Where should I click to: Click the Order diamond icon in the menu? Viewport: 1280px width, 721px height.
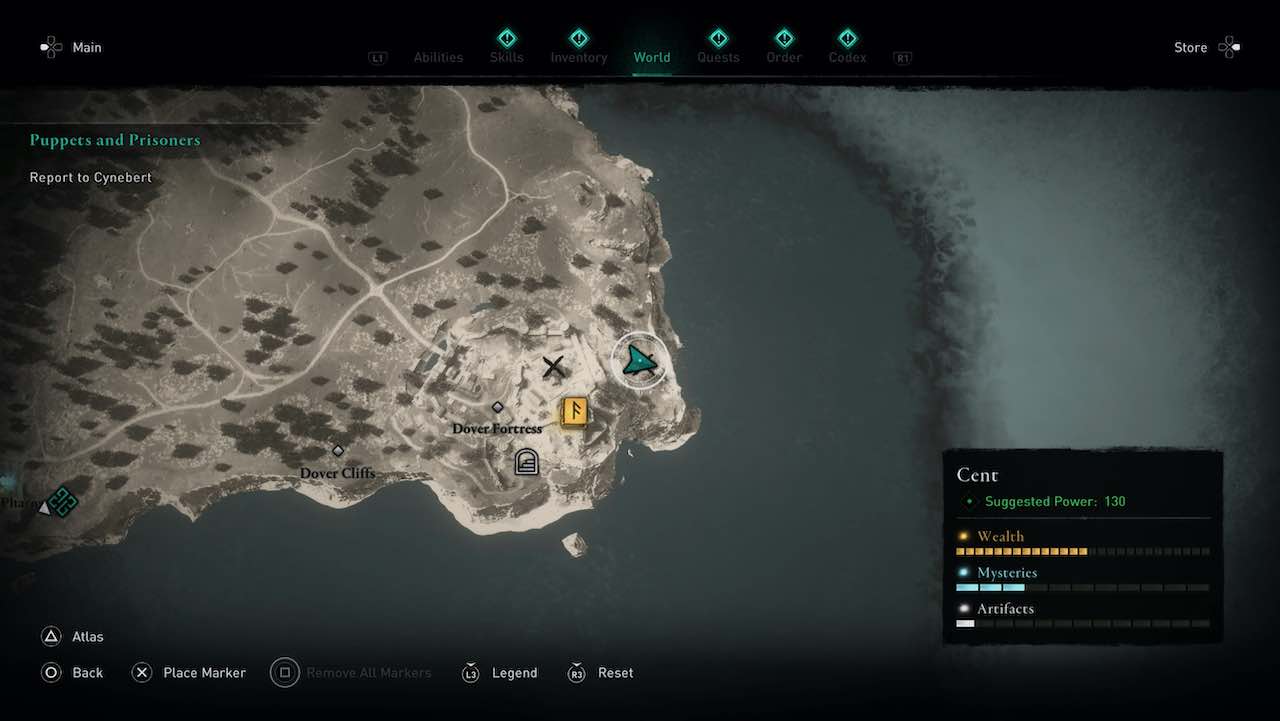click(x=783, y=38)
